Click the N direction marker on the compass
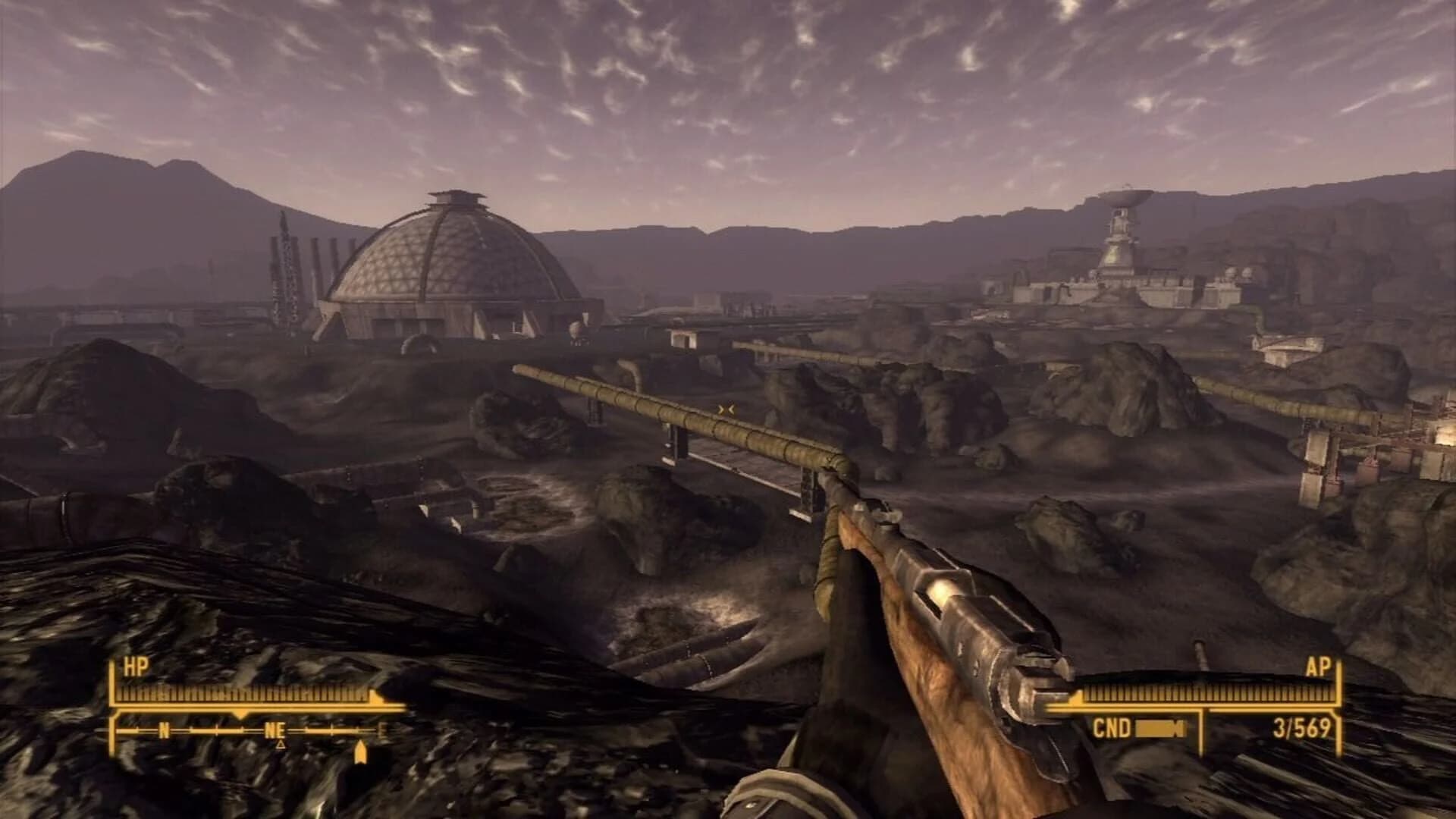Screen dimensions: 1456x819 (162, 732)
